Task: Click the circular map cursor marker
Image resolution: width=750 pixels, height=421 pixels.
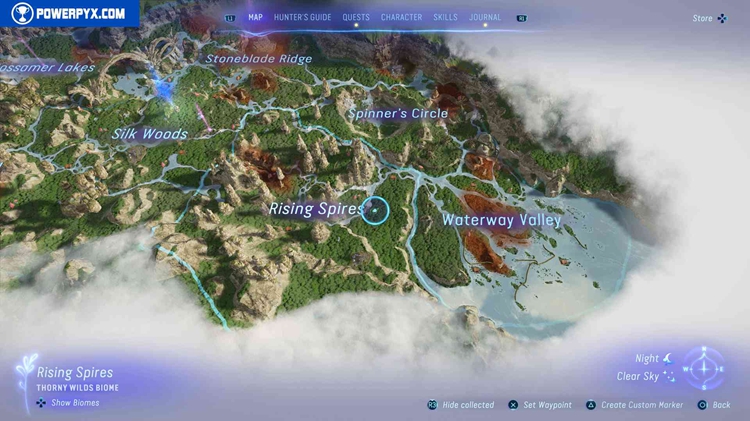Action: coord(375,210)
